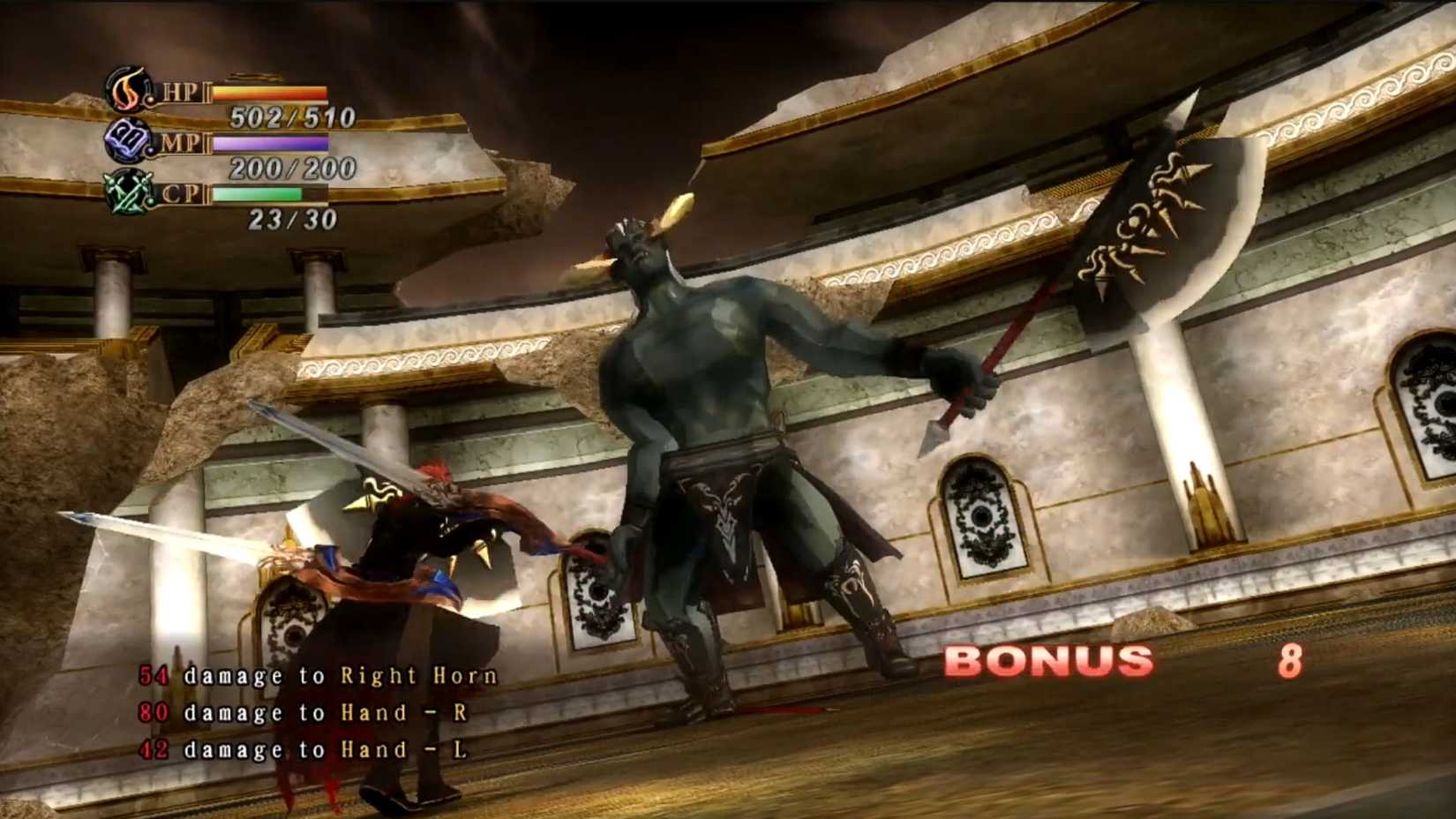Click the MP label beside the book emblem
1456x819 pixels.
coord(179,143)
